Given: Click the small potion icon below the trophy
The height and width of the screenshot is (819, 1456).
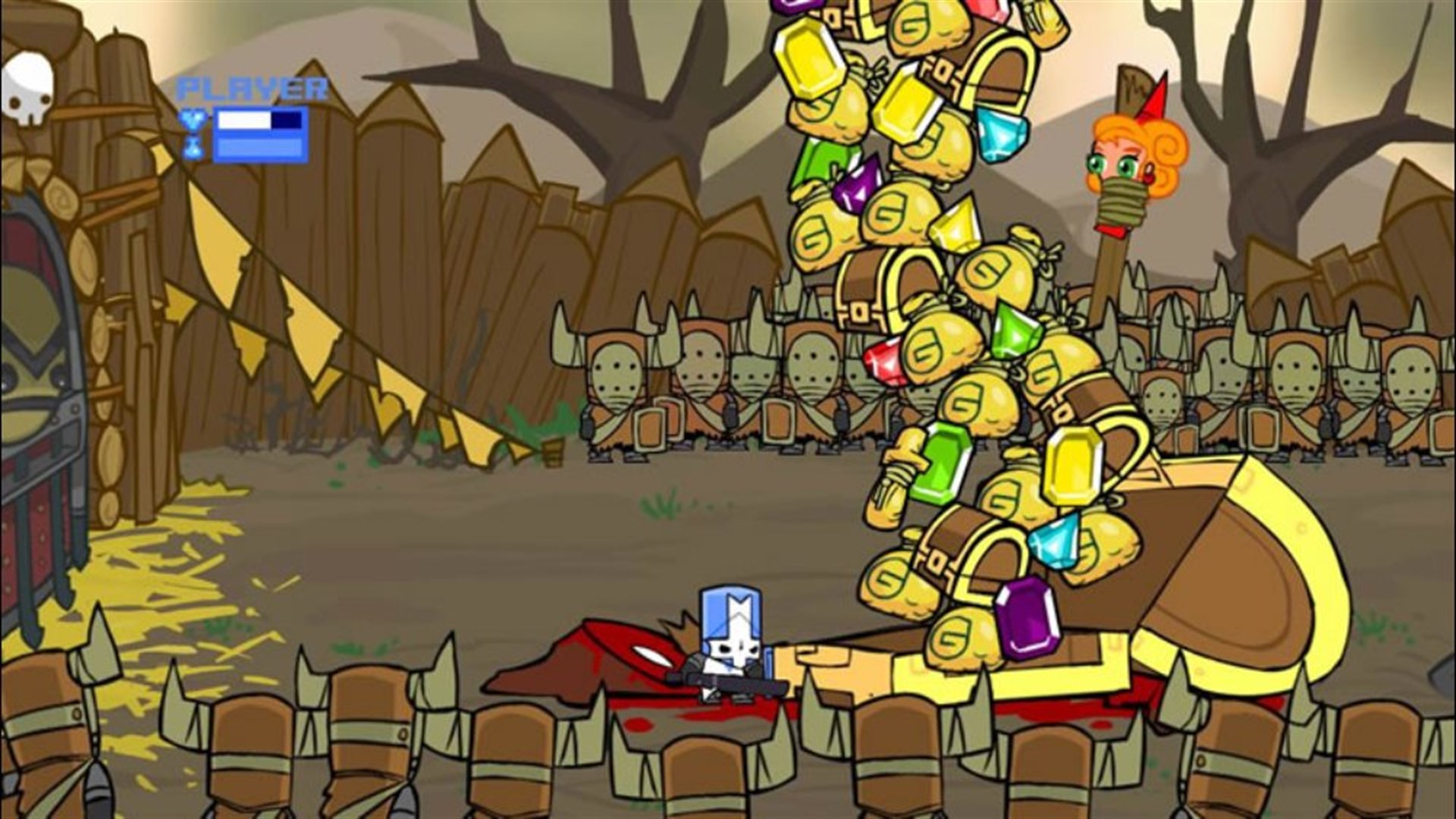Looking at the screenshot, I should click(x=192, y=150).
